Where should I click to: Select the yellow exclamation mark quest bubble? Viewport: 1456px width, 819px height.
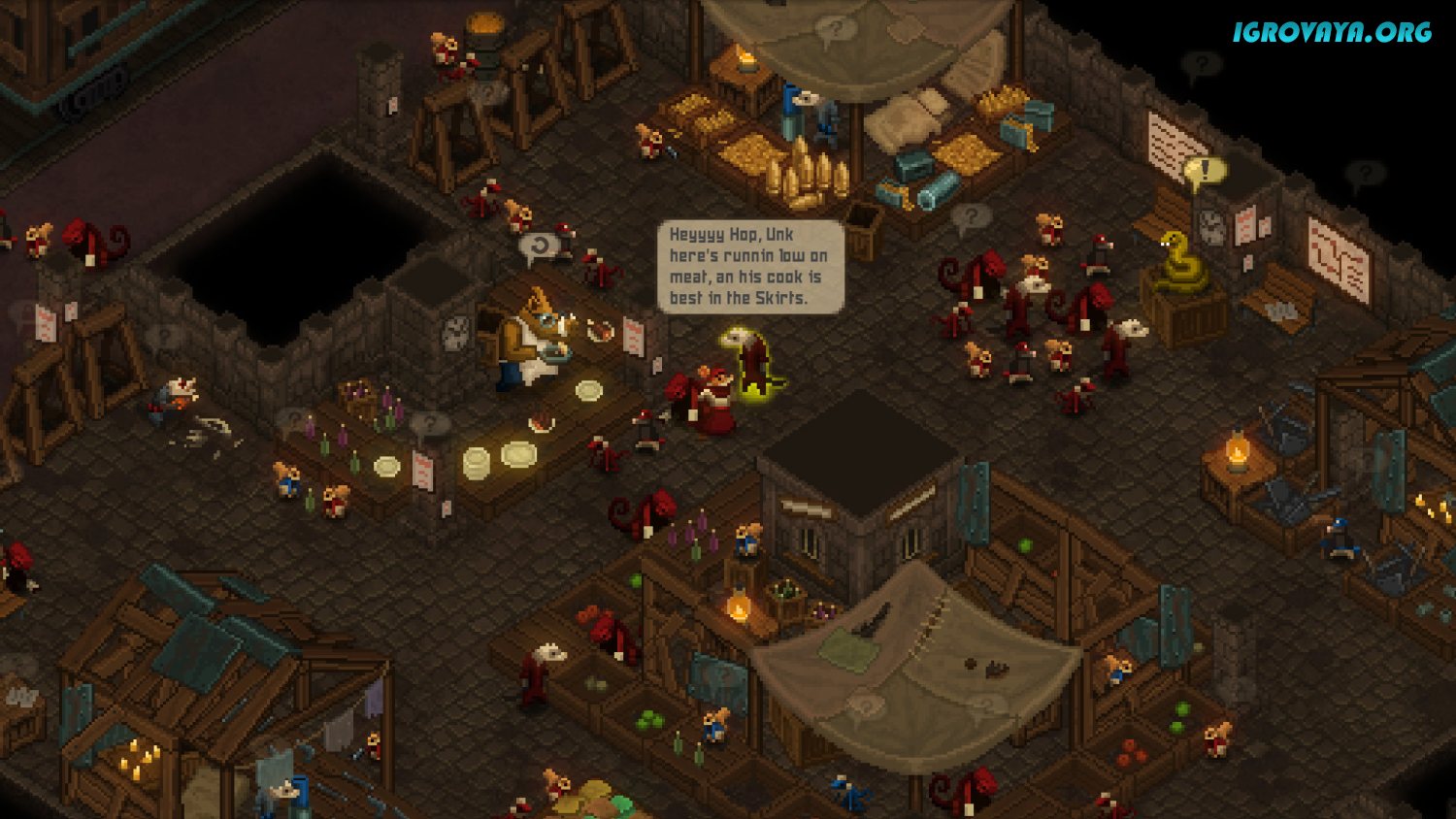point(1205,172)
